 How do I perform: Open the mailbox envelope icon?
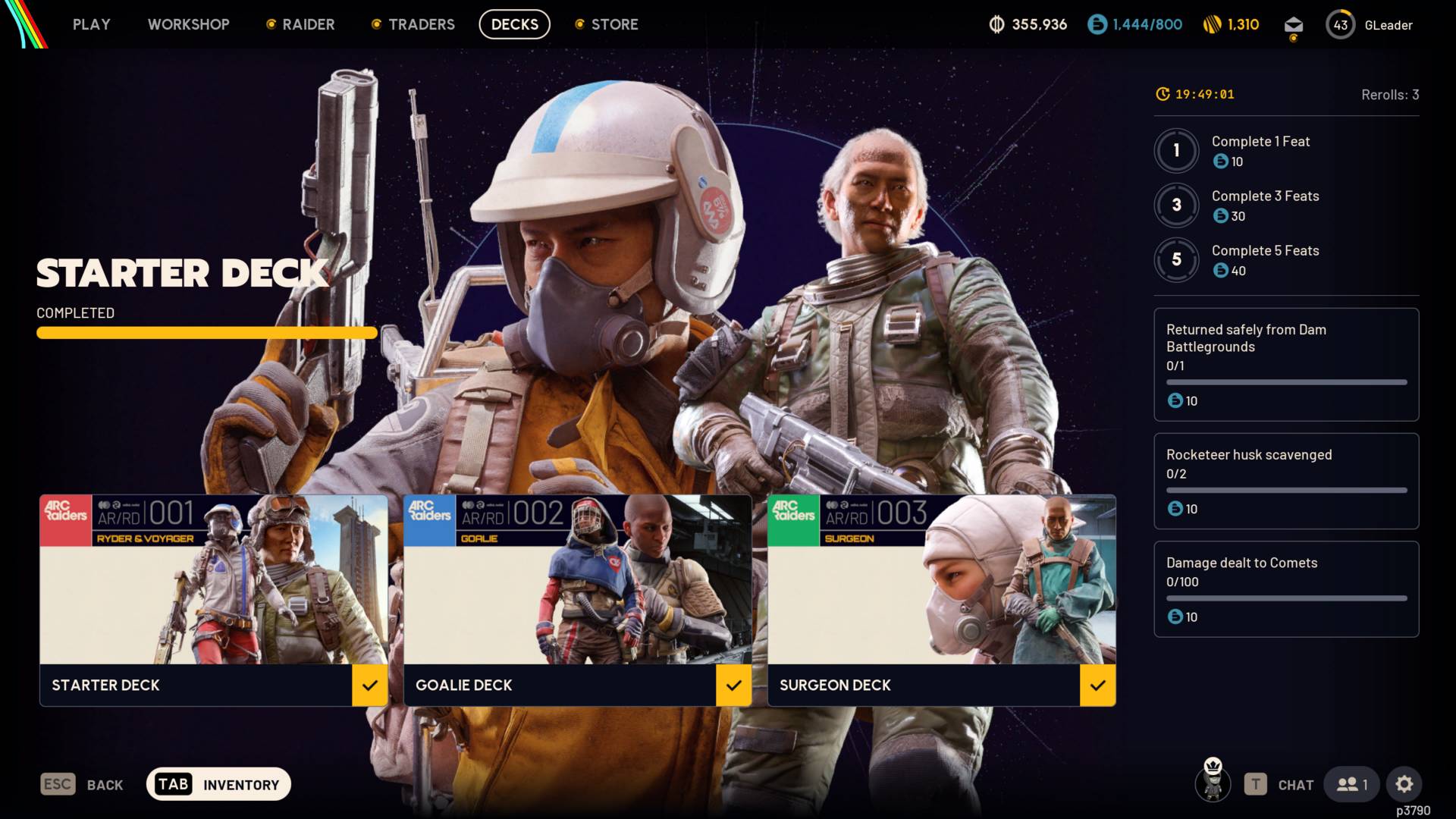tap(1292, 24)
